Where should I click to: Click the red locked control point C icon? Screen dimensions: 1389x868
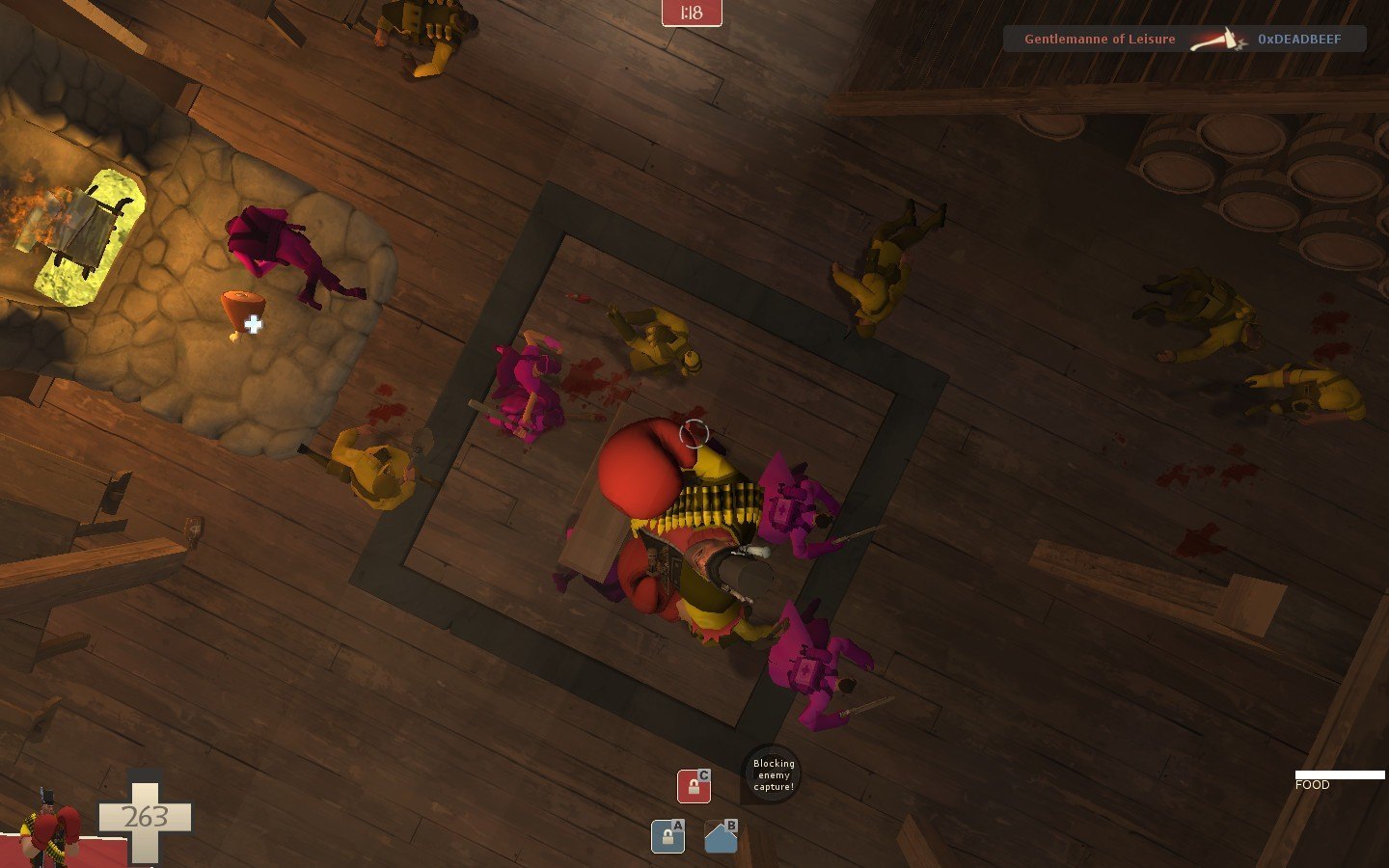[x=694, y=786]
